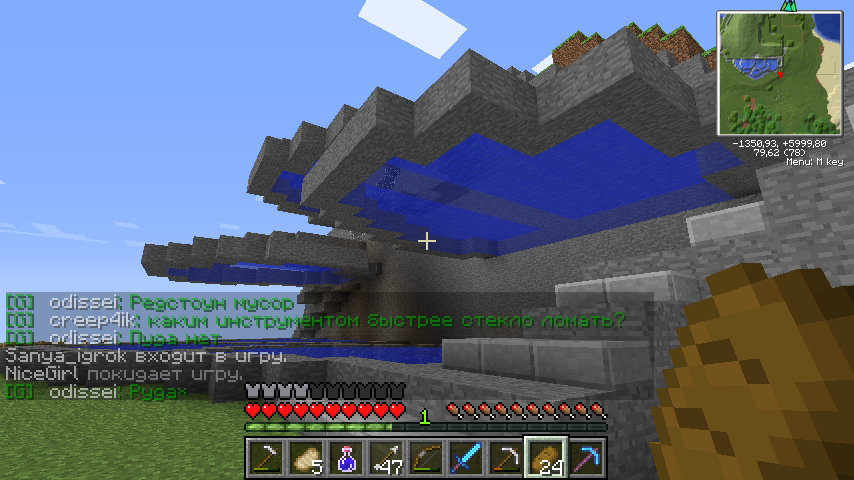The image size is (854, 480).
Task: Choose the stack of 47 arrows
Action: pyautogui.click(x=385, y=459)
